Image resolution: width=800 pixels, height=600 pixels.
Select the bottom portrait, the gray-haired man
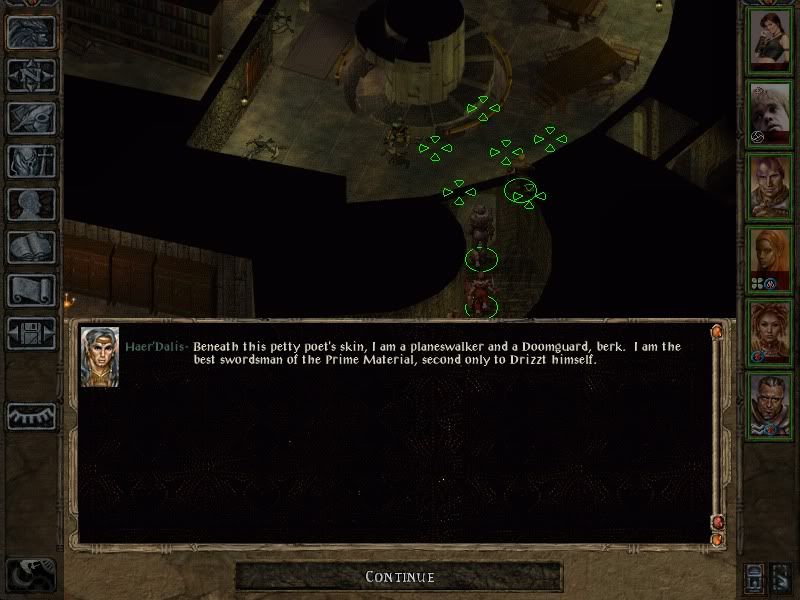(771, 402)
